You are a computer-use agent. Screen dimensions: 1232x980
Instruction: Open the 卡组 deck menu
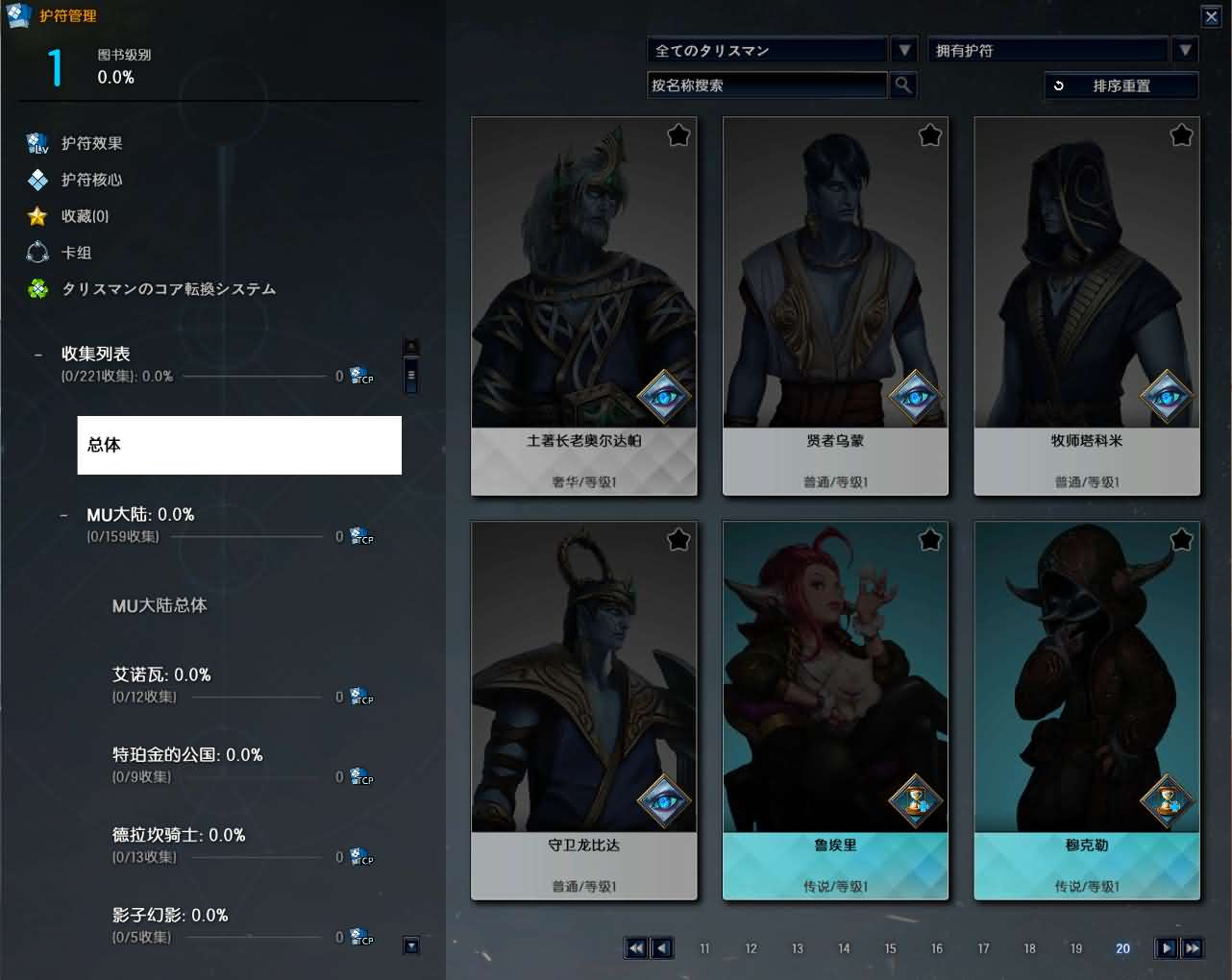pos(76,253)
